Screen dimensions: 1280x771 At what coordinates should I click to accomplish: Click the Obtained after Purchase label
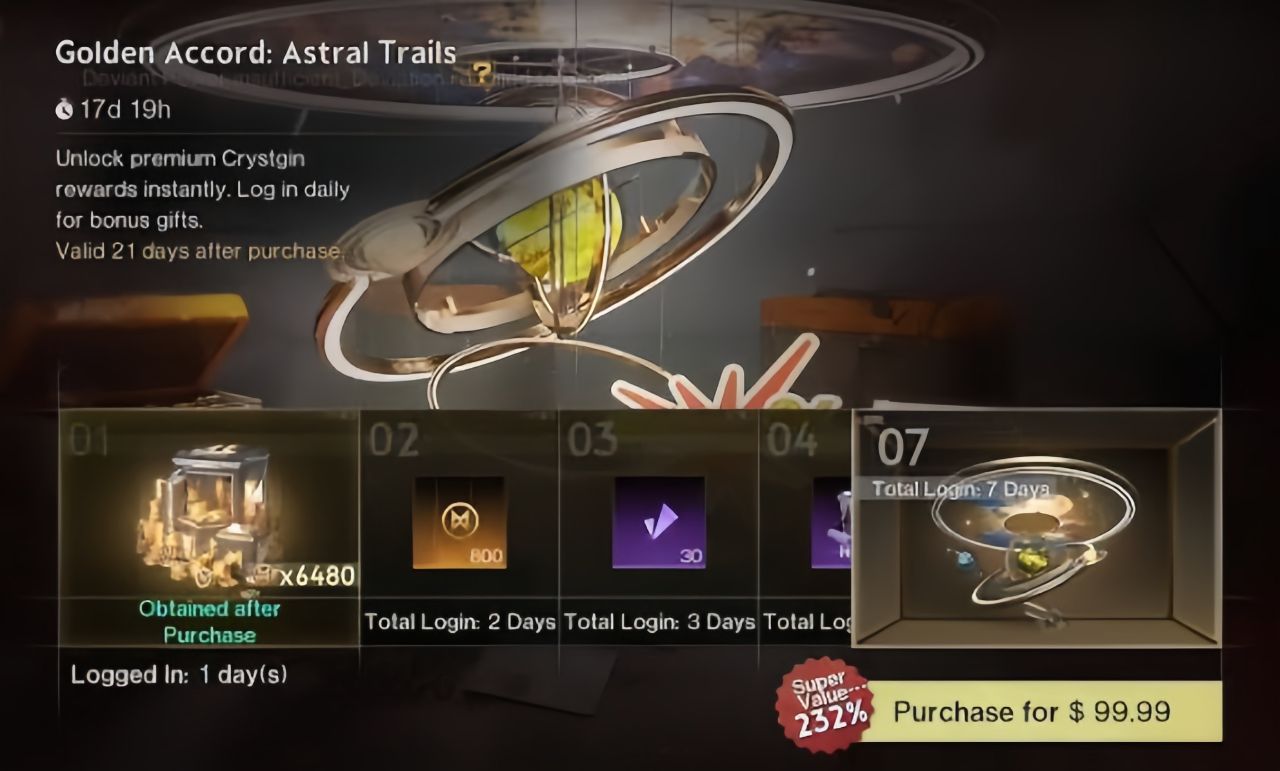[x=210, y=620]
